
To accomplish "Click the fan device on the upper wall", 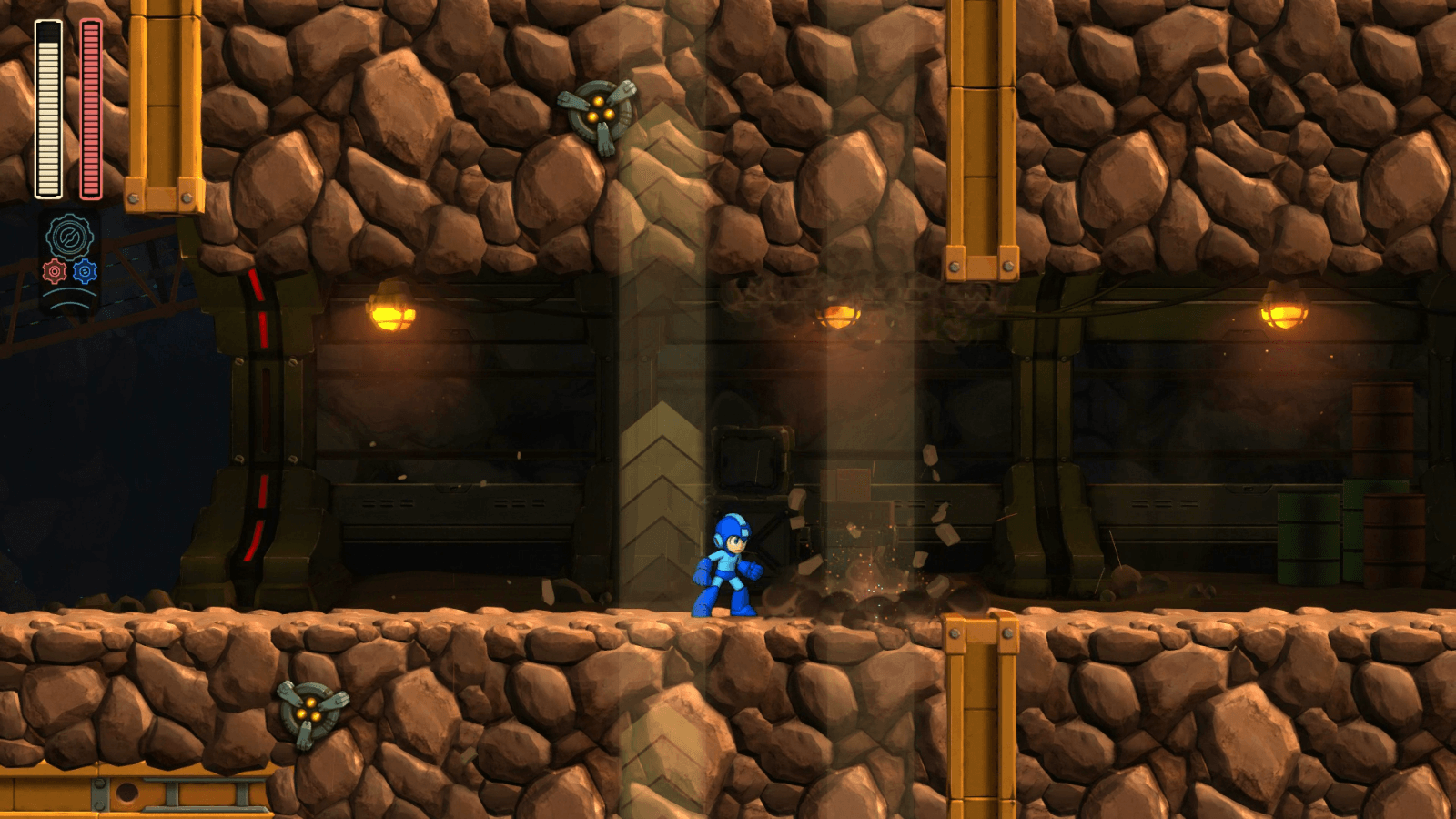I will pyautogui.click(x=599, y=112).
